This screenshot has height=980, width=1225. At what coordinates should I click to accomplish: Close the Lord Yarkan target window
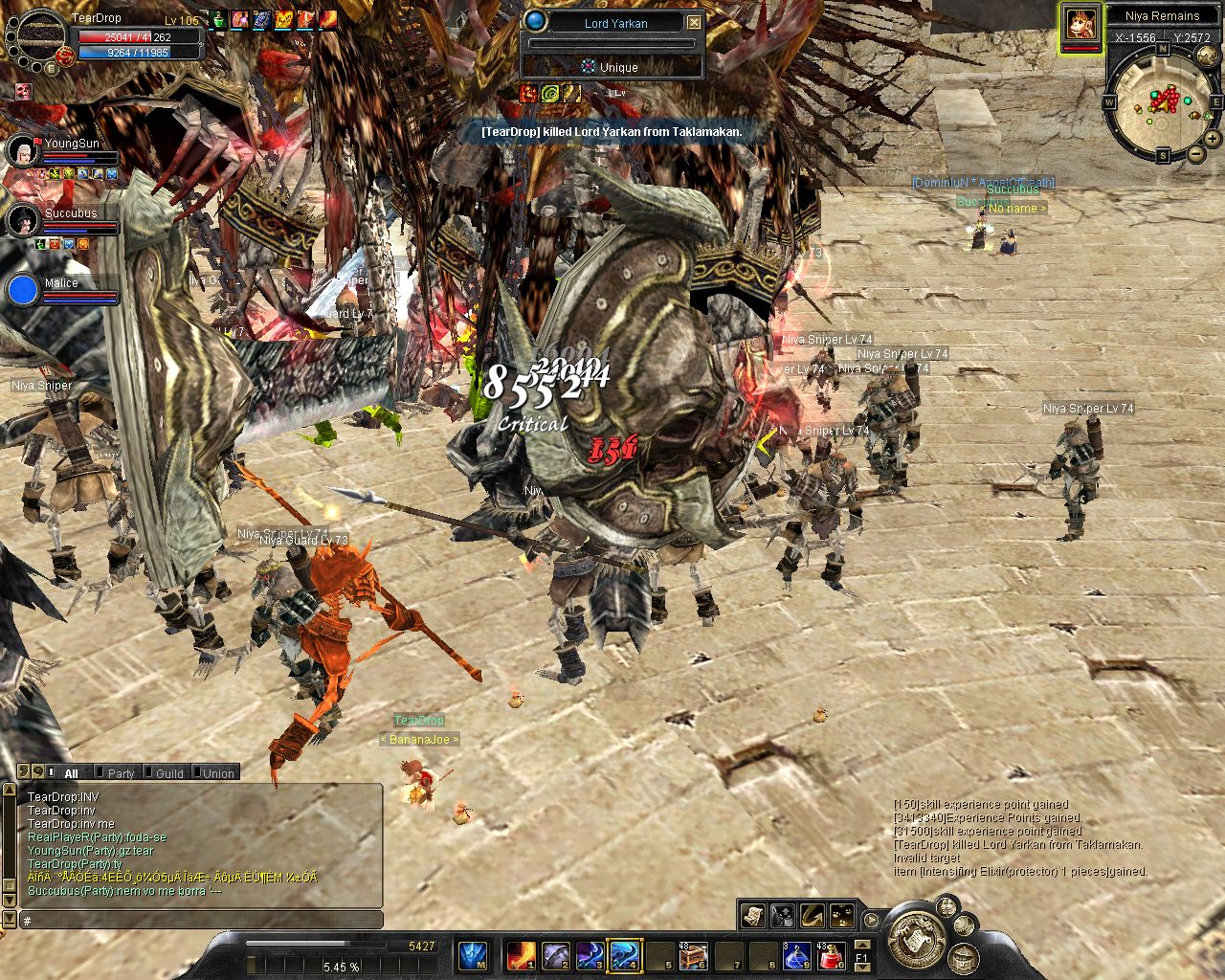point(695,23)
